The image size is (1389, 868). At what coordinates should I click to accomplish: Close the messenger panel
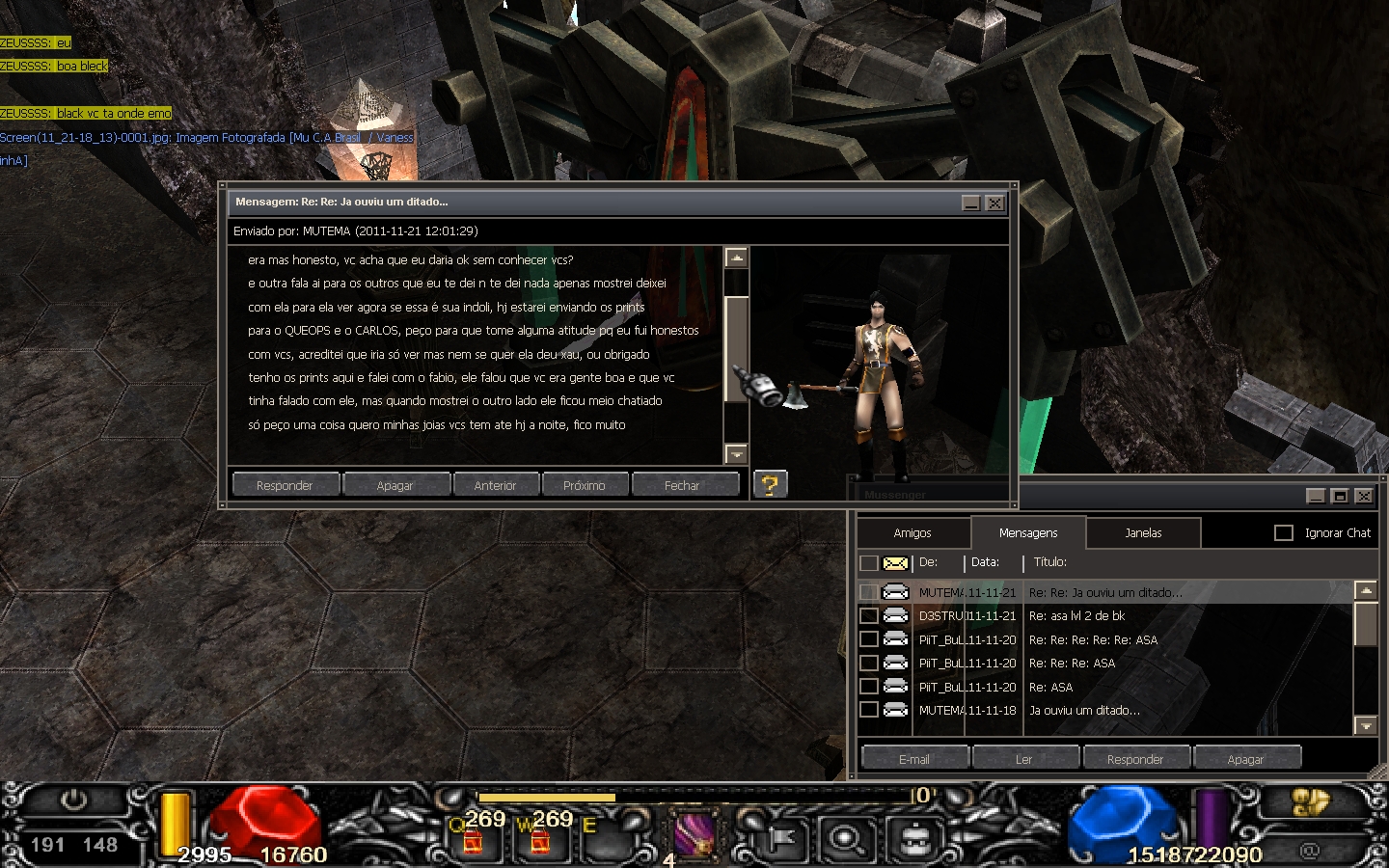(1363, 496)
